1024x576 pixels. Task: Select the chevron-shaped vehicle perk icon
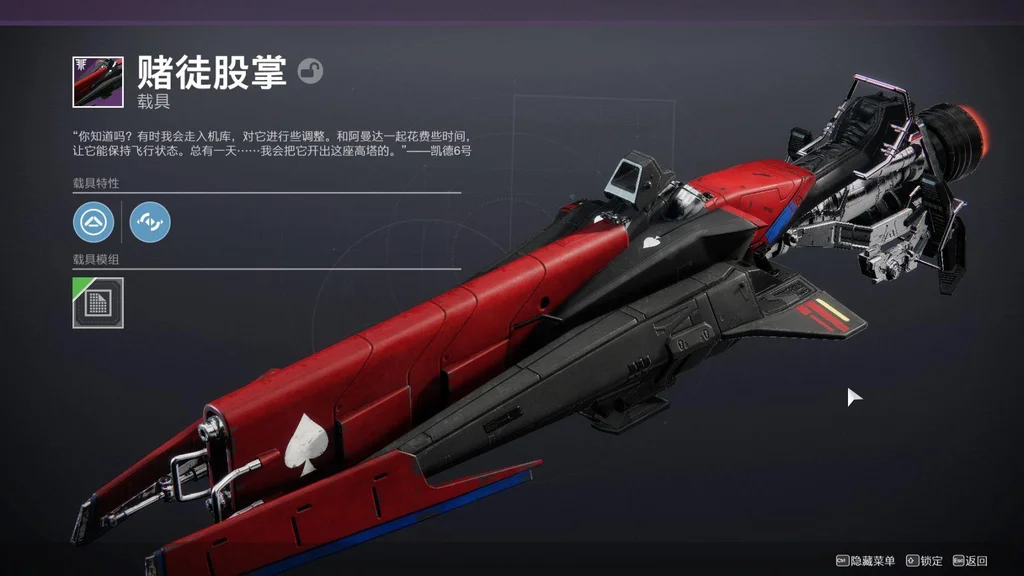[93, 221]
